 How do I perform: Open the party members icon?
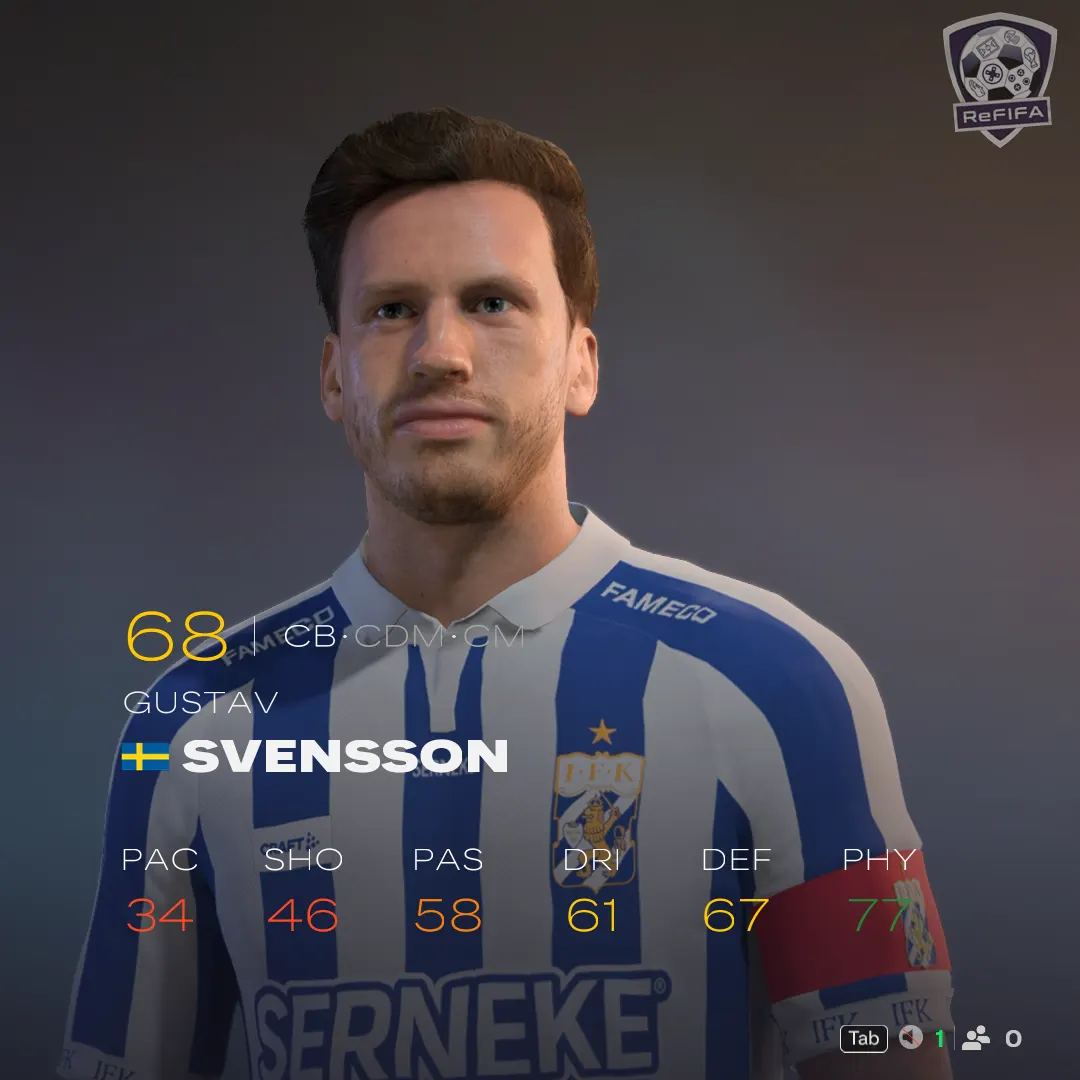(975, 1039)
